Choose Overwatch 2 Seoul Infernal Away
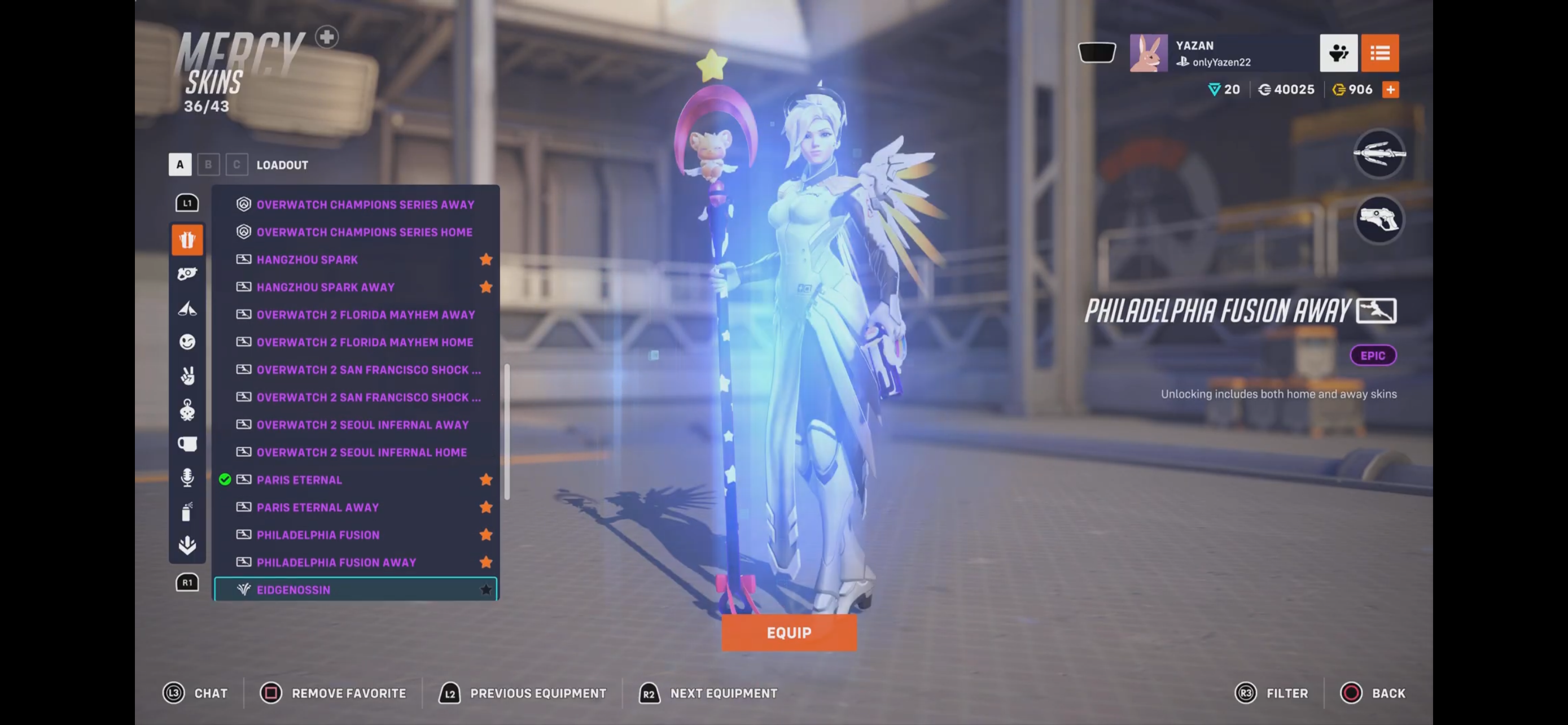The height and width of the screenshot is (725, 1568). point(362,425)
